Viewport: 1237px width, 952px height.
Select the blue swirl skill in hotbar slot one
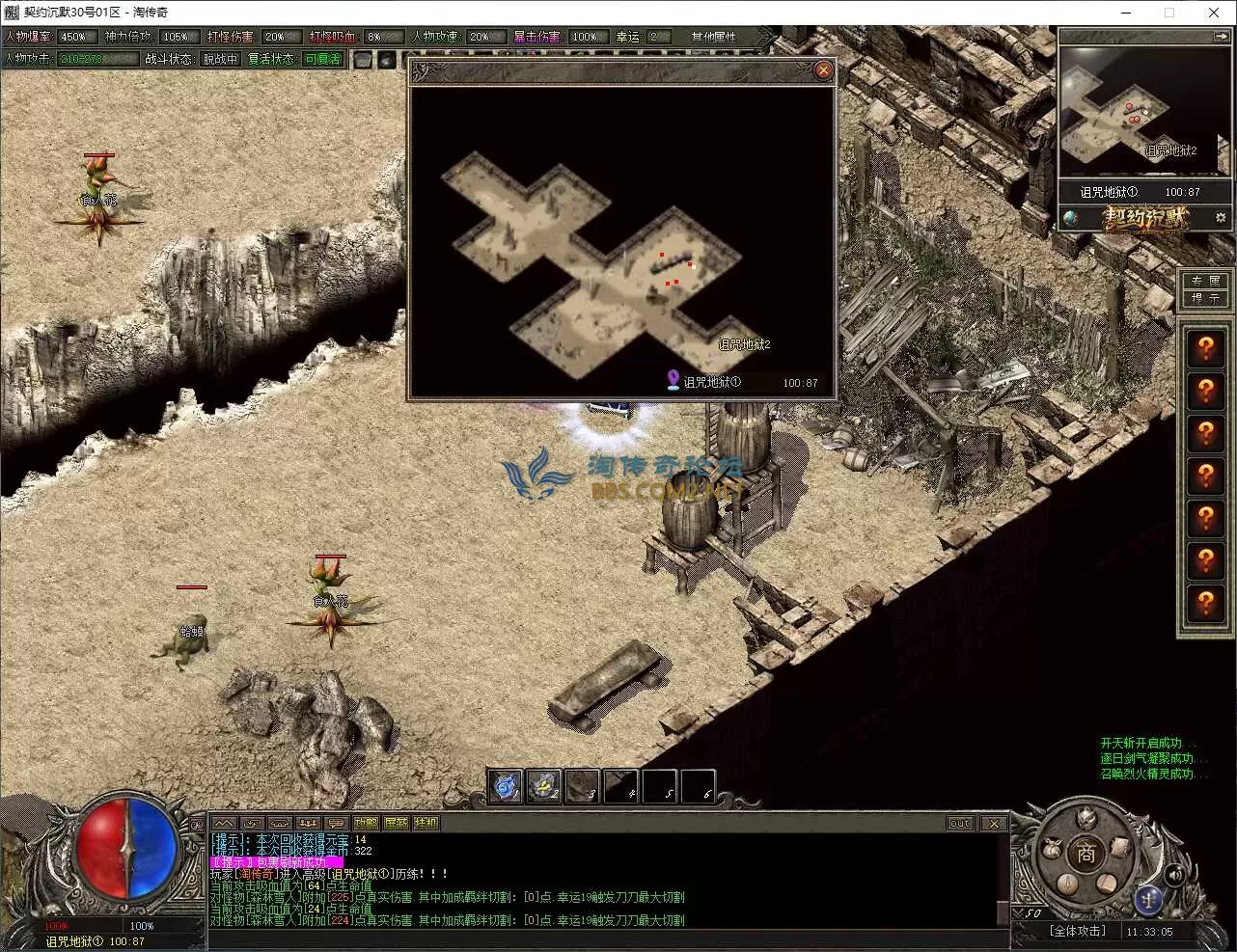point(505,786)
